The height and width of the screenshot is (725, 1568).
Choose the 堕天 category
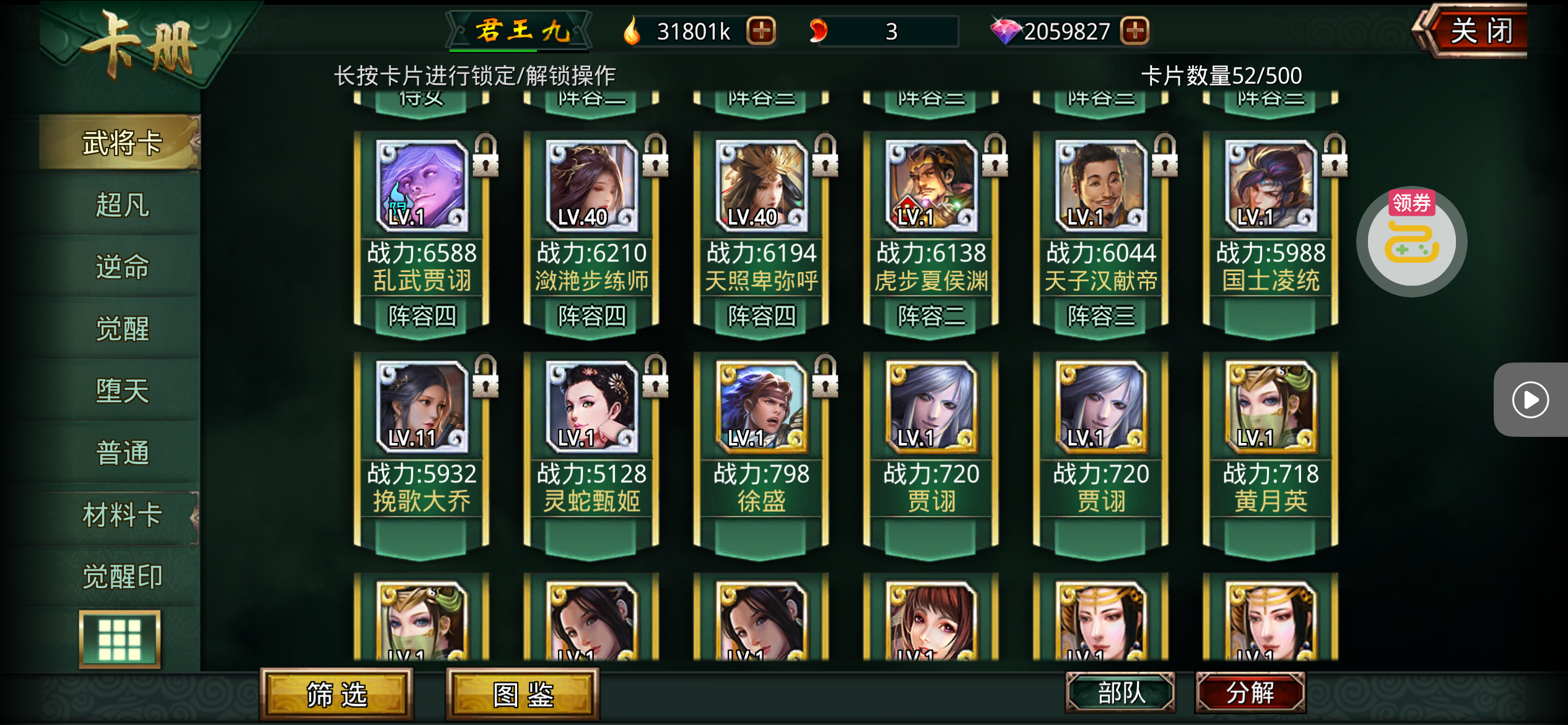click(x=121, y=390)
